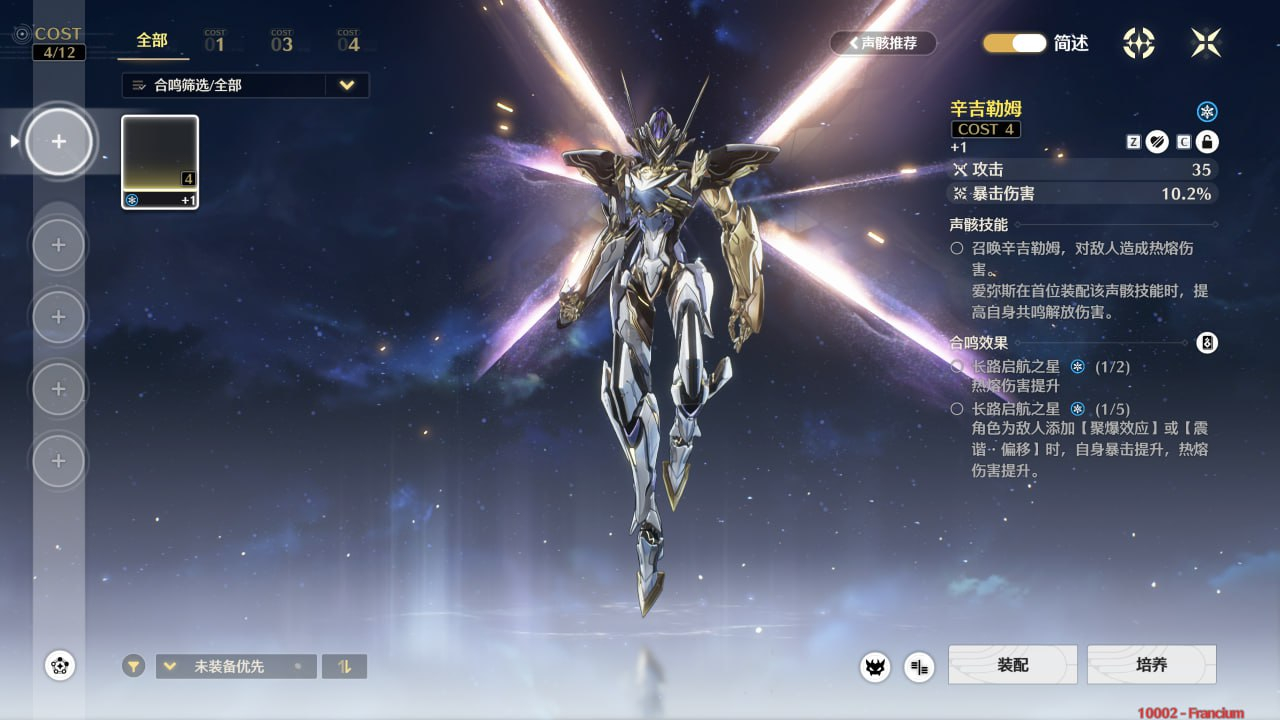The width and height of the screenshot is (1280, 720).
Task: Reverse the sort order with arrows button
Action: tap(344, 666)
